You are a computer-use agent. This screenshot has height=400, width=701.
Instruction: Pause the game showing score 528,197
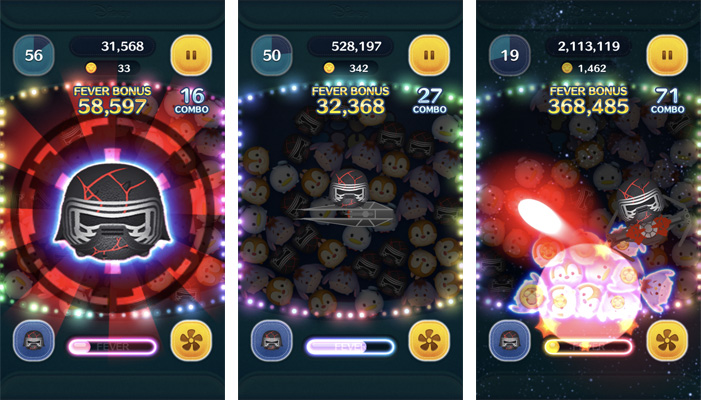[x=428, y=56]
